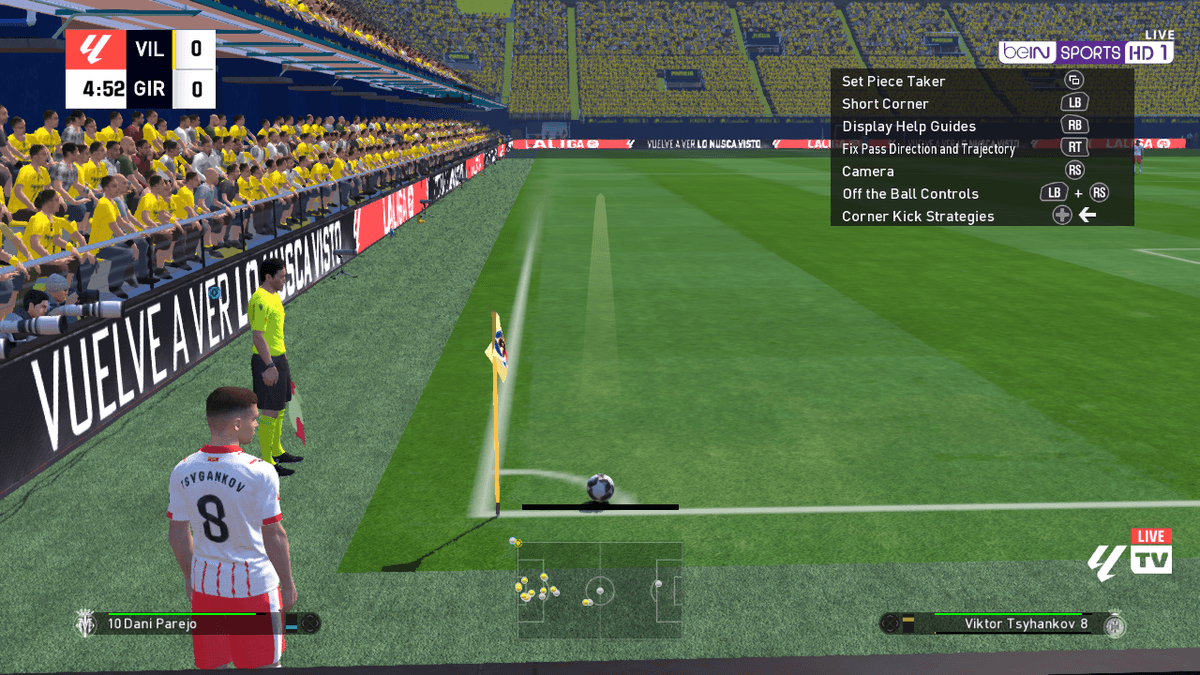Select Fix Pass Direction and Trajectory

[928, 149]
